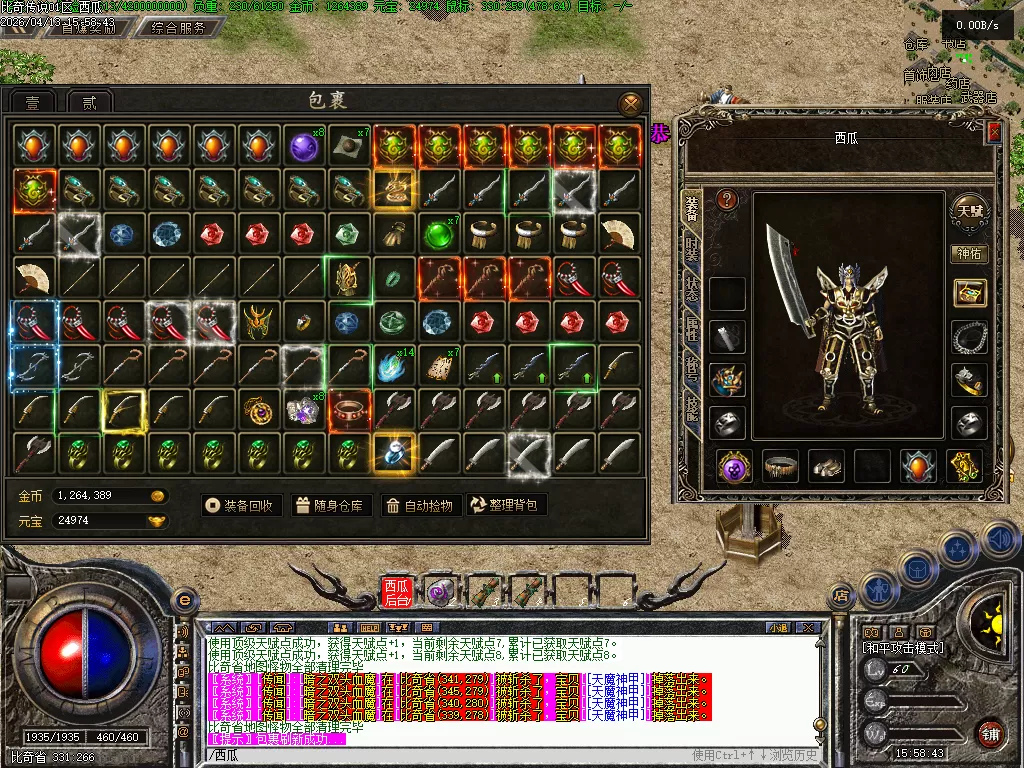Open the 天赋 talent button
Viewport: 1024px width, 768px height.
point(969,210)
